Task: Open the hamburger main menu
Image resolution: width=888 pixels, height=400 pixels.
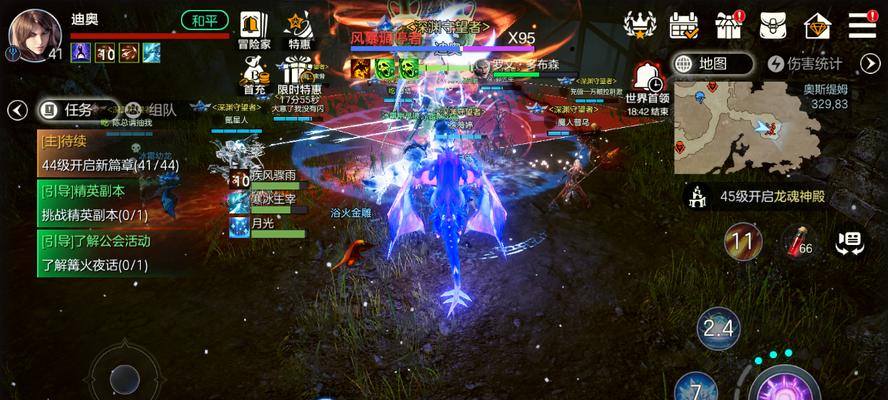Action: click(x=862, y=24)
